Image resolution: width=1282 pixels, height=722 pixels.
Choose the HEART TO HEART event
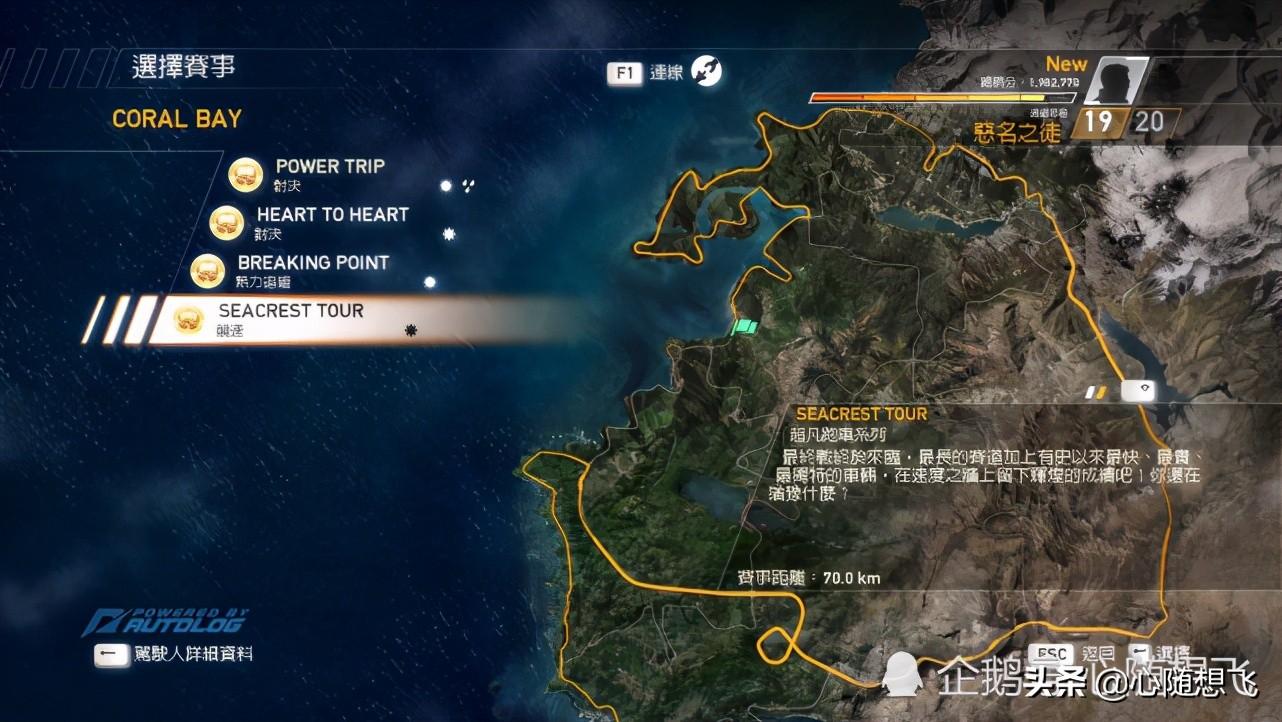pos(332,215)
